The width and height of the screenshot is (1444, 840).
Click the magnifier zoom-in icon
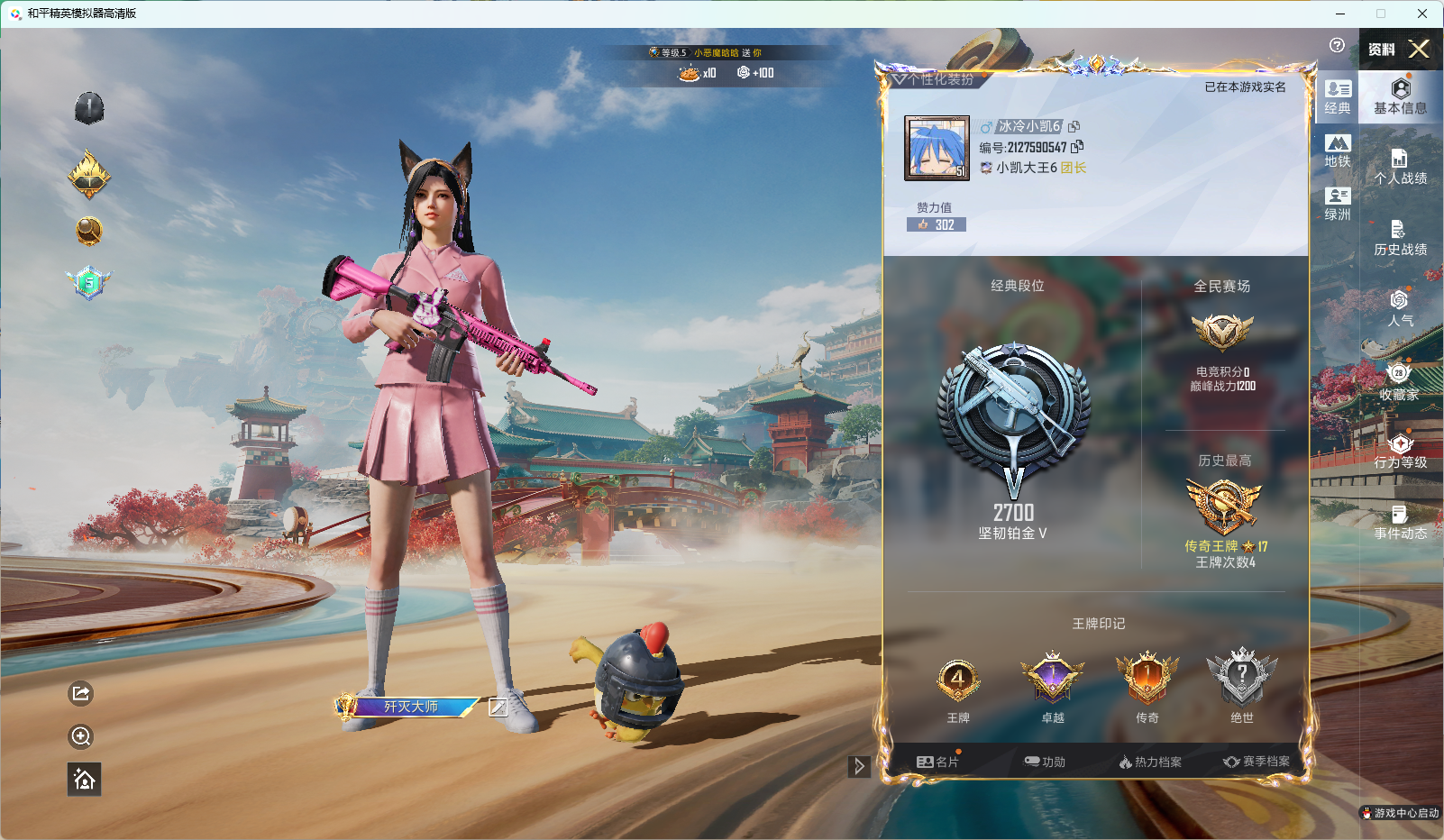(81, 736)
